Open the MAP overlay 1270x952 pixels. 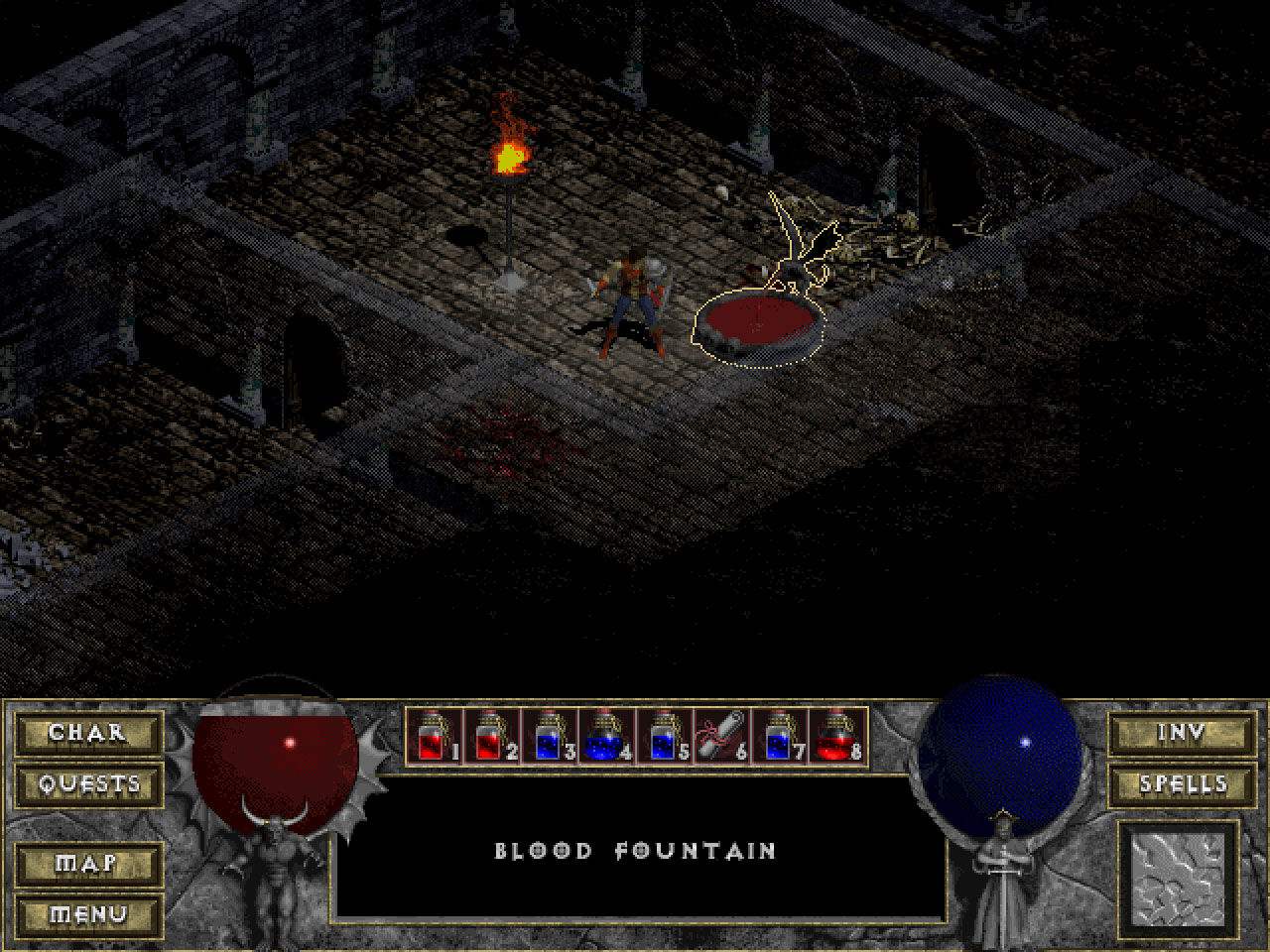point(88,865)
